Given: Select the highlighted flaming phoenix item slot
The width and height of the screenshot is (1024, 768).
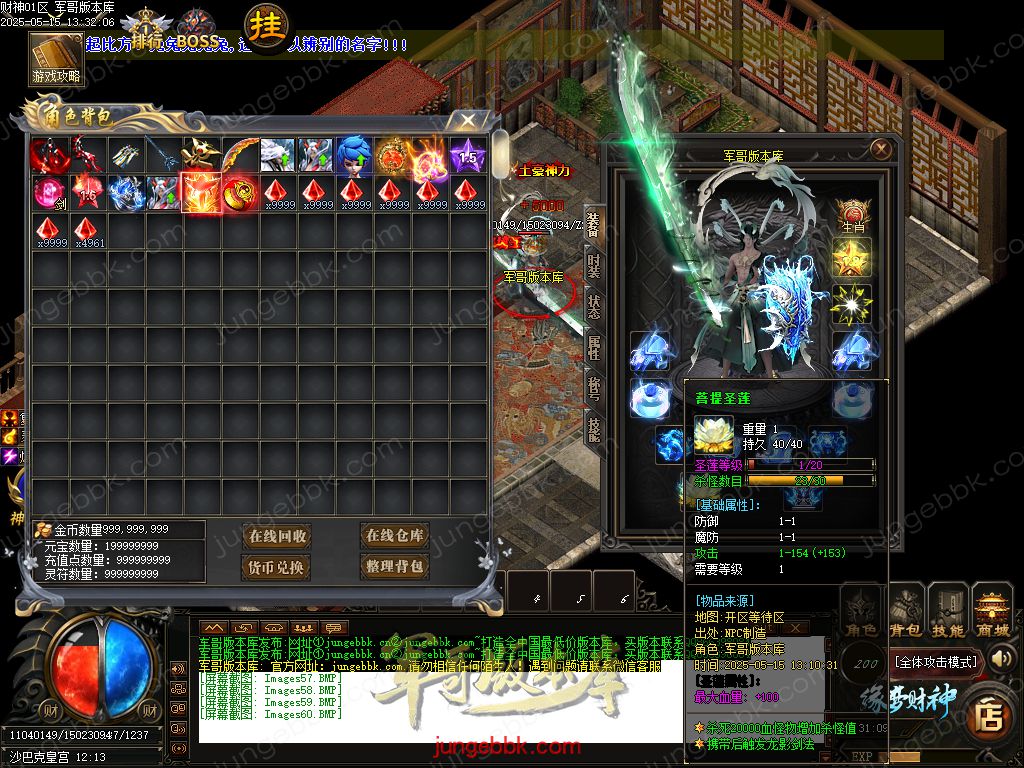Looking at the screenshot, I should coord(200,192).
